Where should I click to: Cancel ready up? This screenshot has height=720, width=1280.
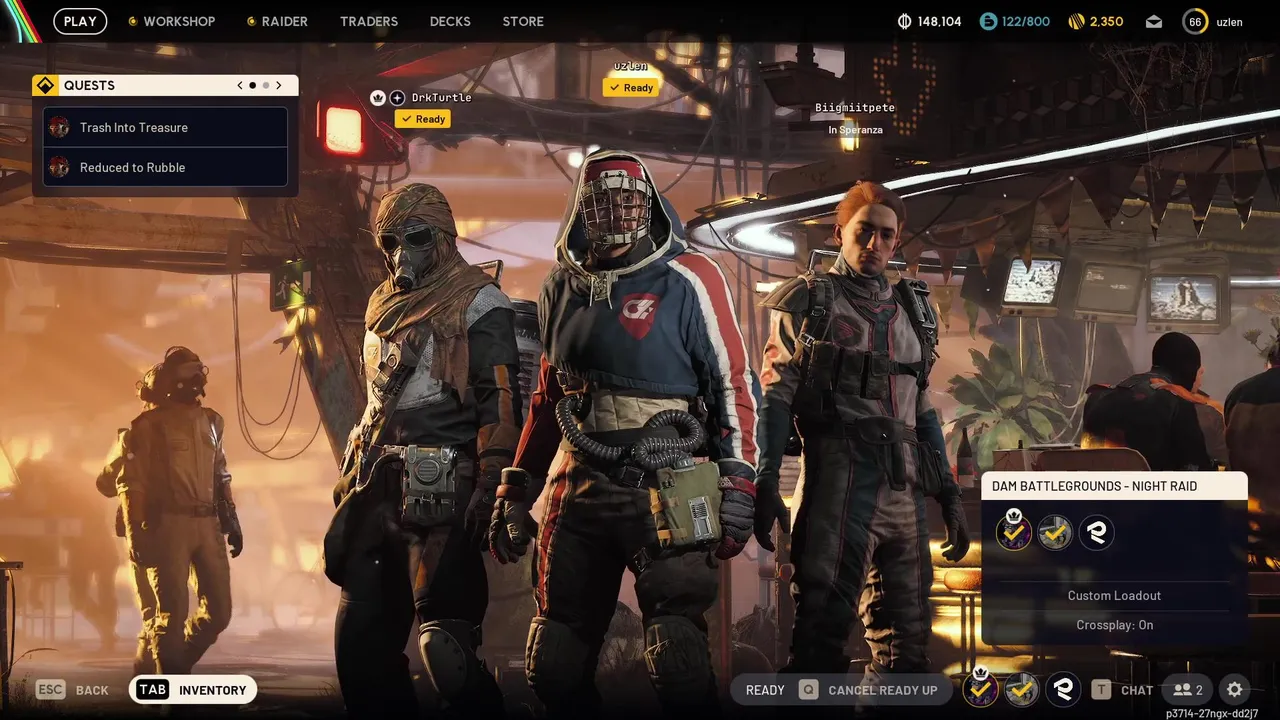[868, 690]
